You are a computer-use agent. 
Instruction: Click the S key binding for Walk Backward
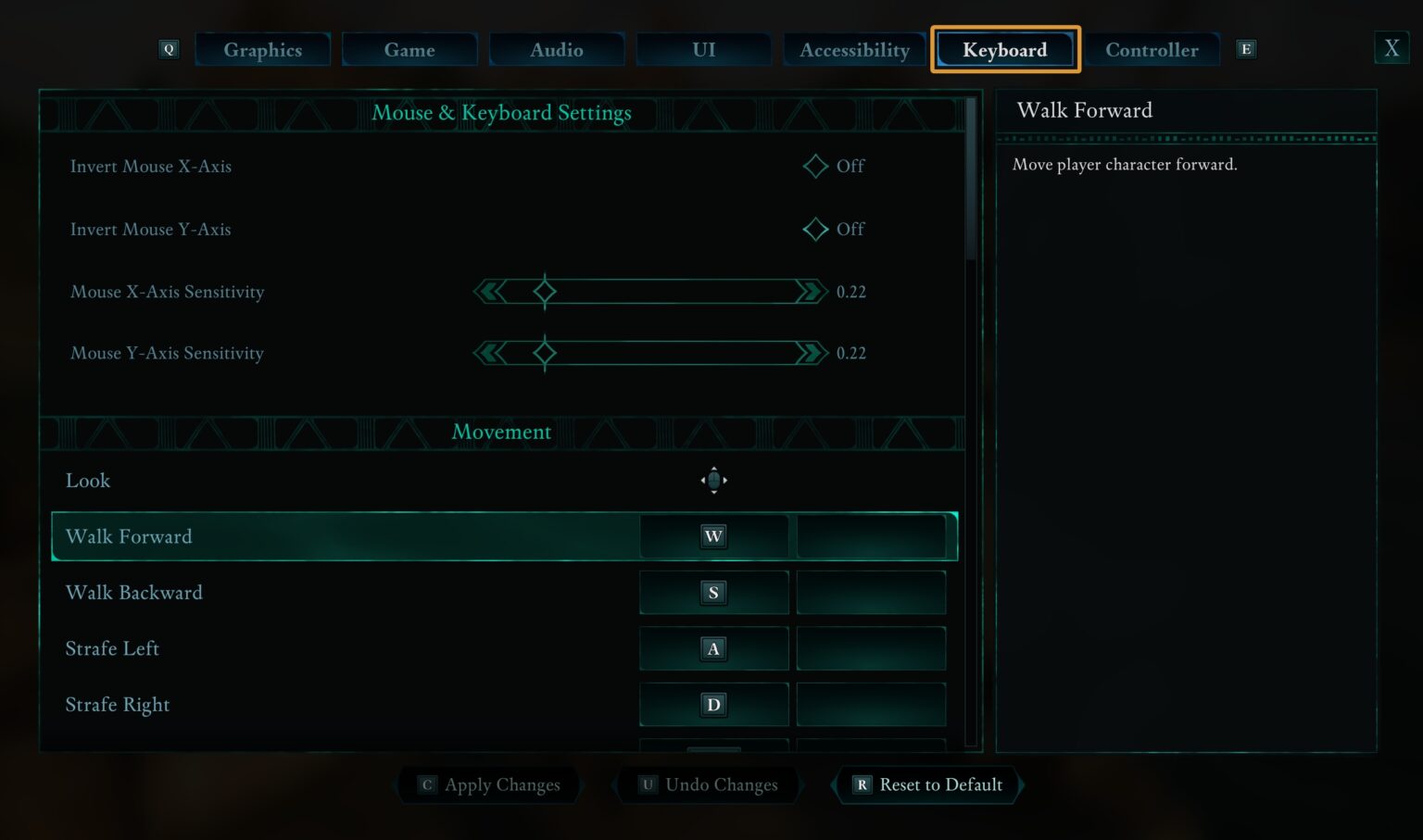click(713, 592)
